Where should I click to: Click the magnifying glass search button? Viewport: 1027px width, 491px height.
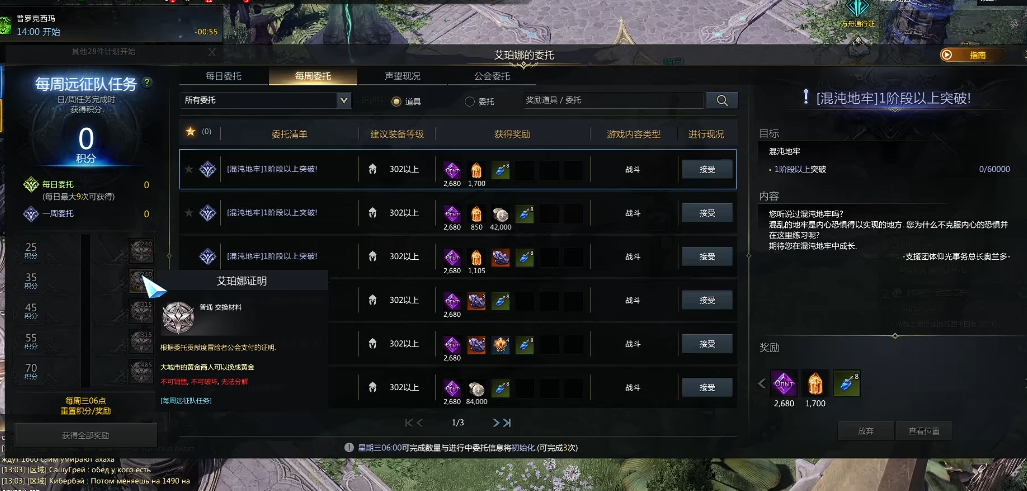(721, 100)
